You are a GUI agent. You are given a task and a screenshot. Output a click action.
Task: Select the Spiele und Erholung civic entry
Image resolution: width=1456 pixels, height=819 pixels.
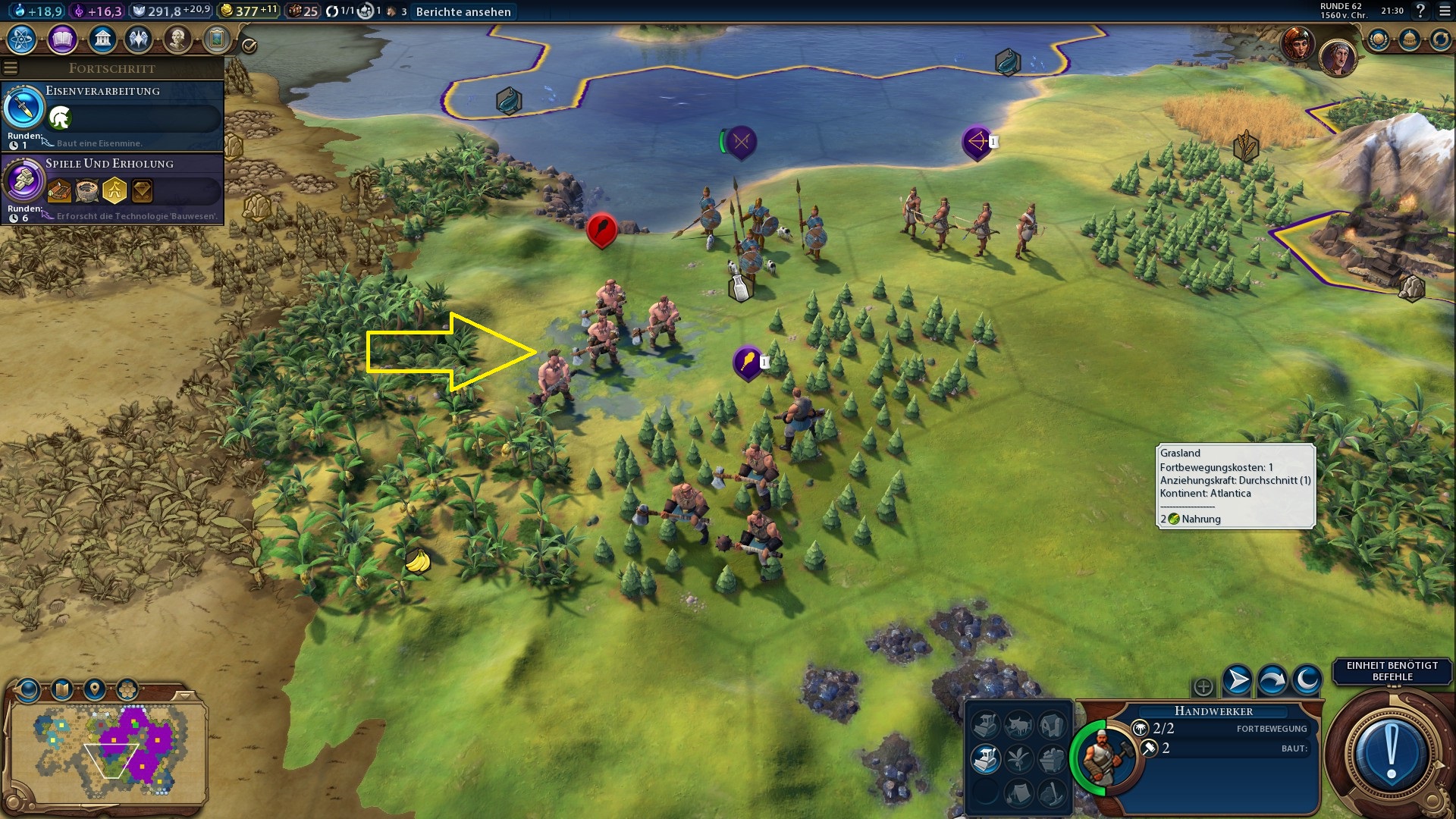click(x=112, y=188)
